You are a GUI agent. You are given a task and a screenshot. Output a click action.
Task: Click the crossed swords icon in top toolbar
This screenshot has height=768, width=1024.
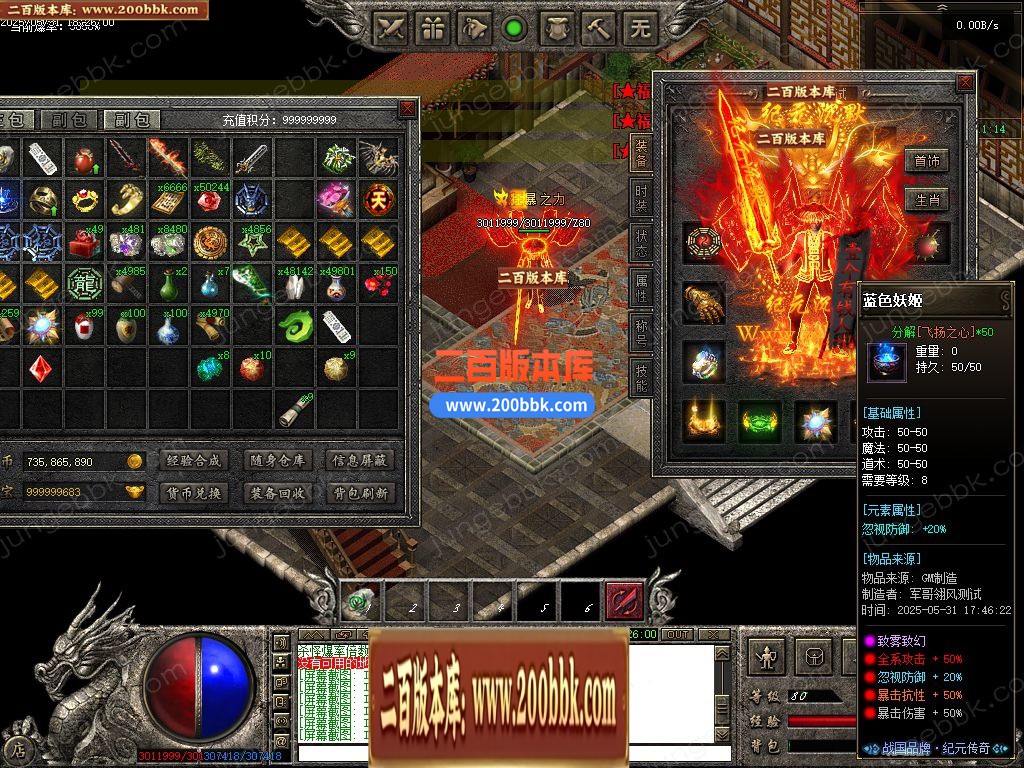click(x=390, y=28)
